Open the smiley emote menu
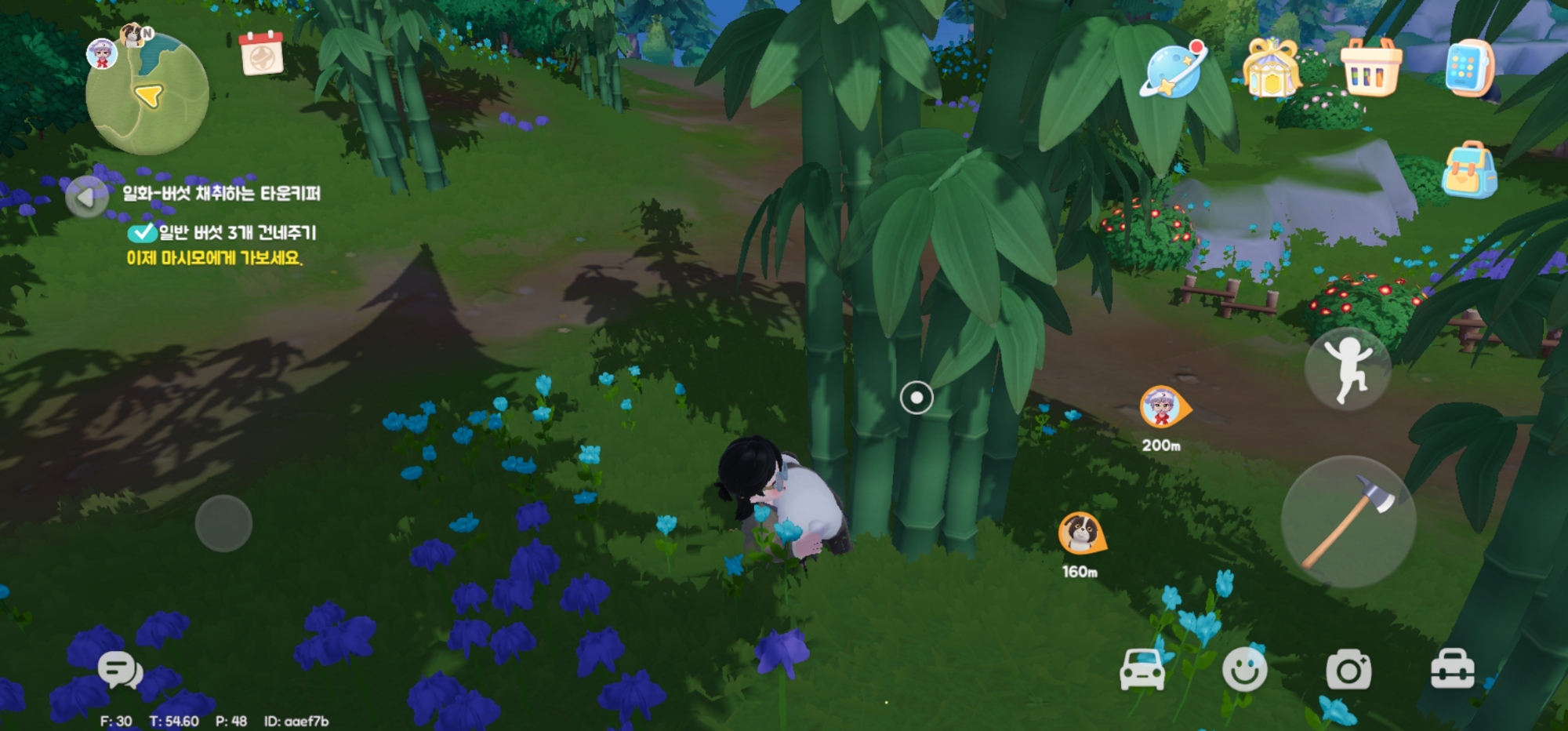This screenshot has height=731, width=1568. click(x=1244, y=671)
